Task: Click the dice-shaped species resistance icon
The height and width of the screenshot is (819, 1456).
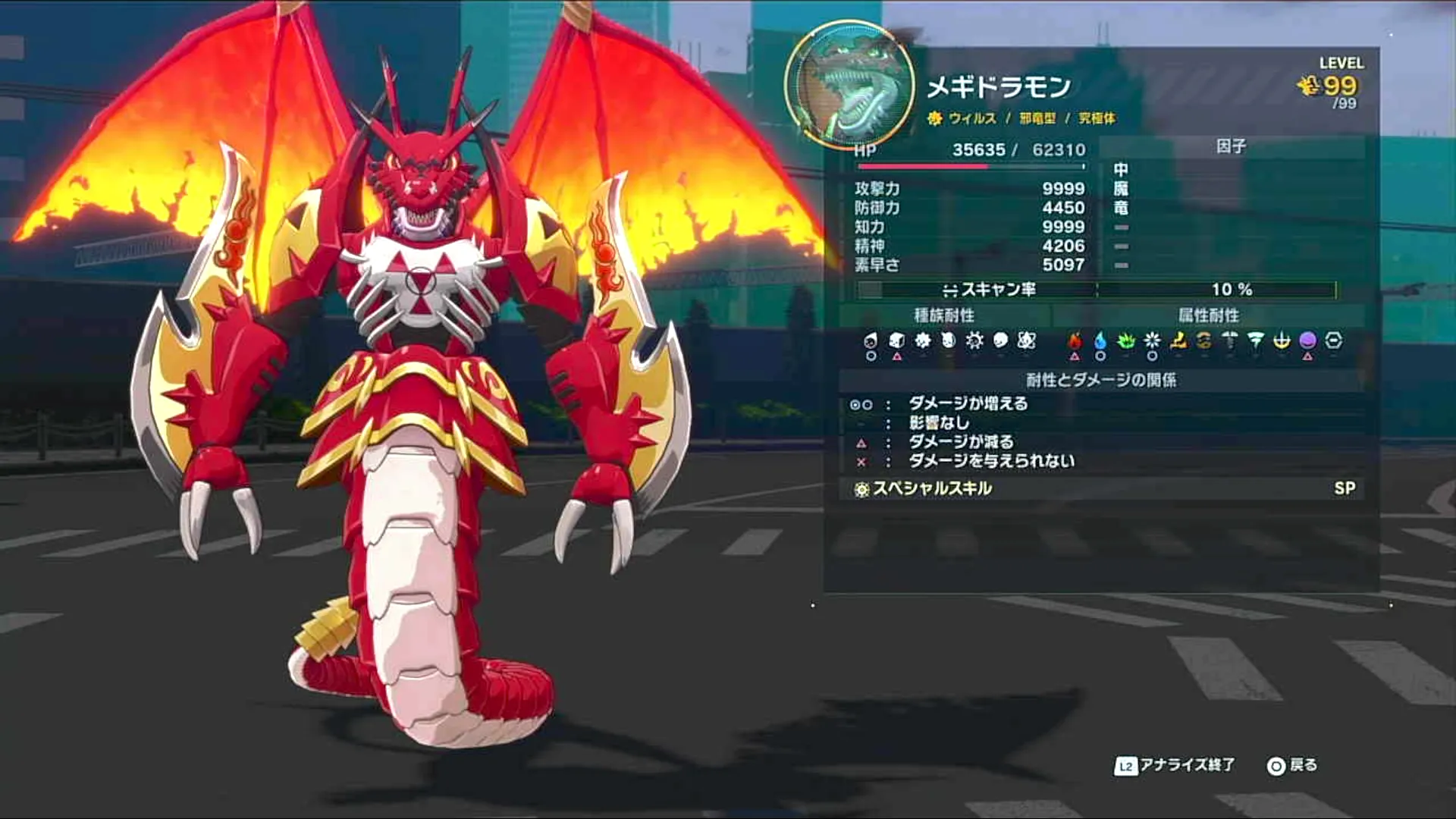Action: [x=897, y=340]
